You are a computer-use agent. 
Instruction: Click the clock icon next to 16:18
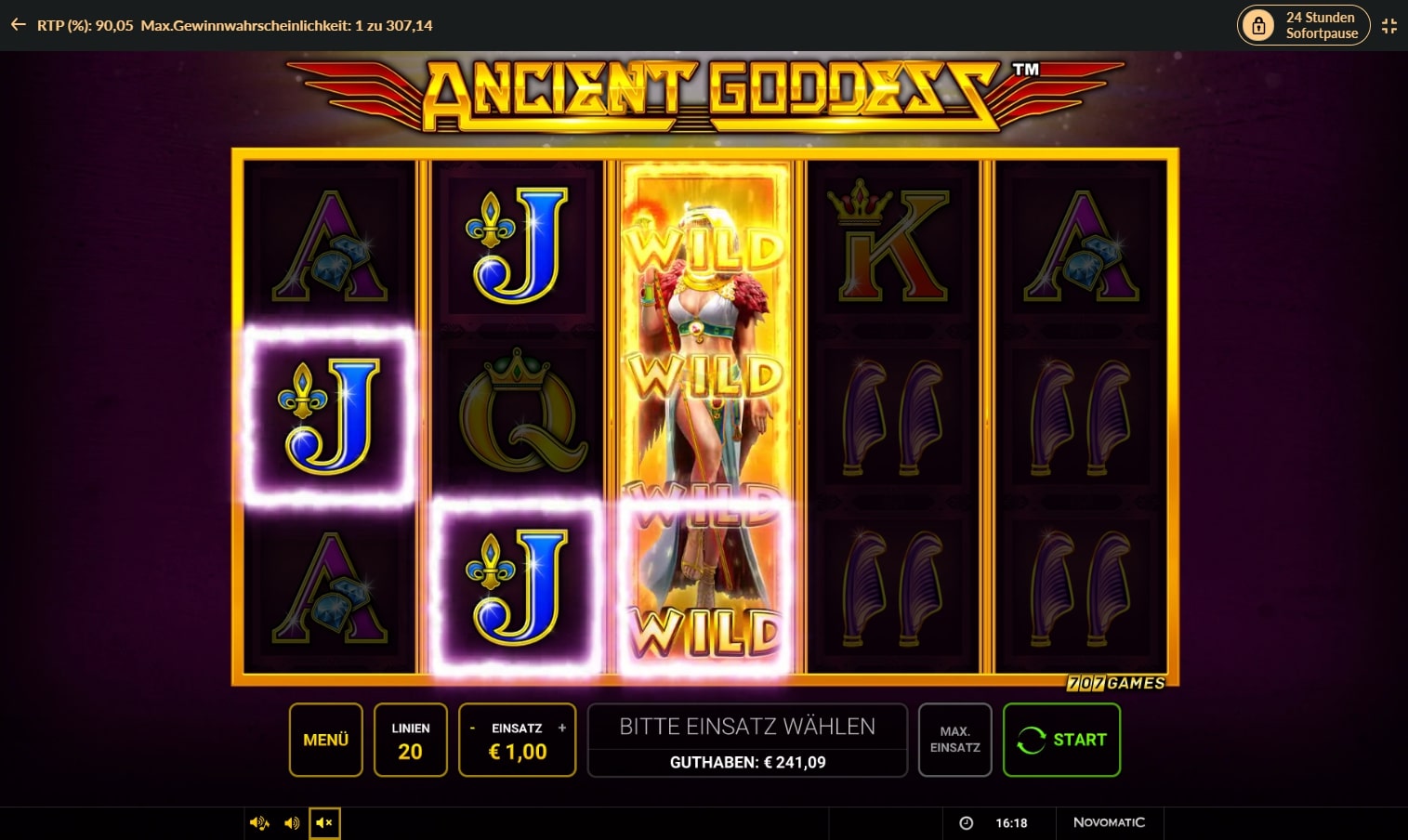point(967,822)
